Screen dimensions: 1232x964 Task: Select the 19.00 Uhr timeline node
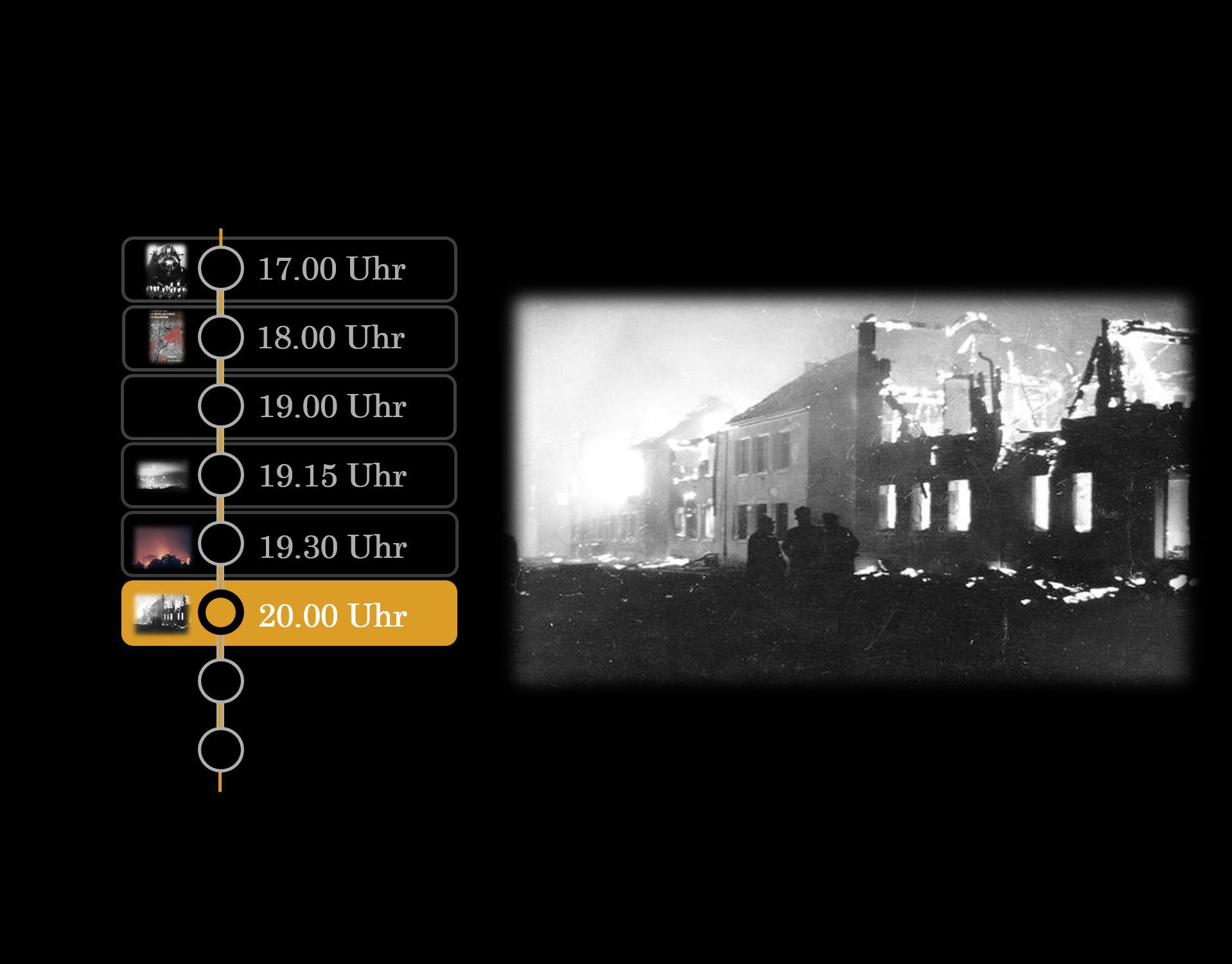[222, 406]
